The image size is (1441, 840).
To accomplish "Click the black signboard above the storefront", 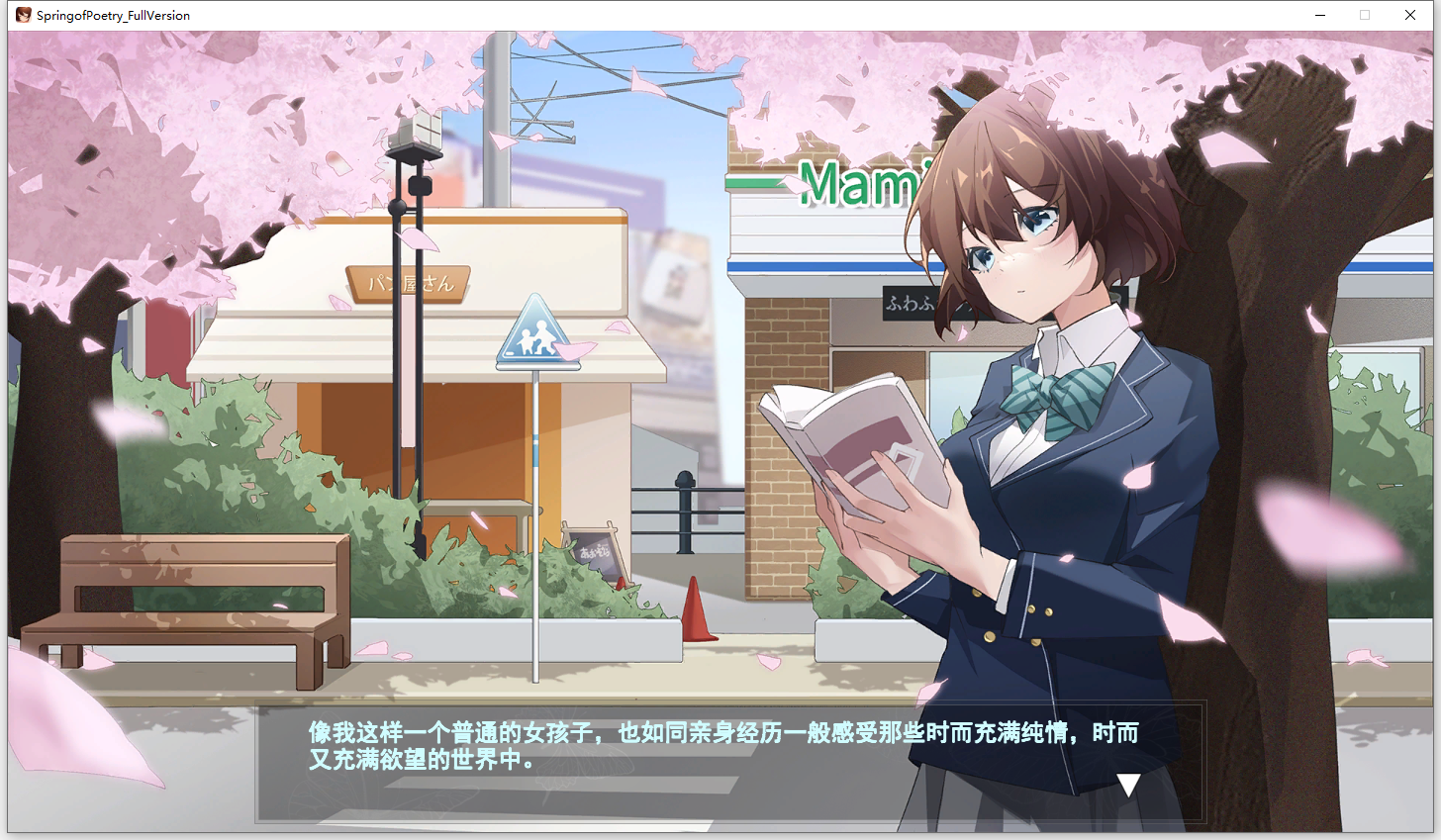I will (911, 305).
